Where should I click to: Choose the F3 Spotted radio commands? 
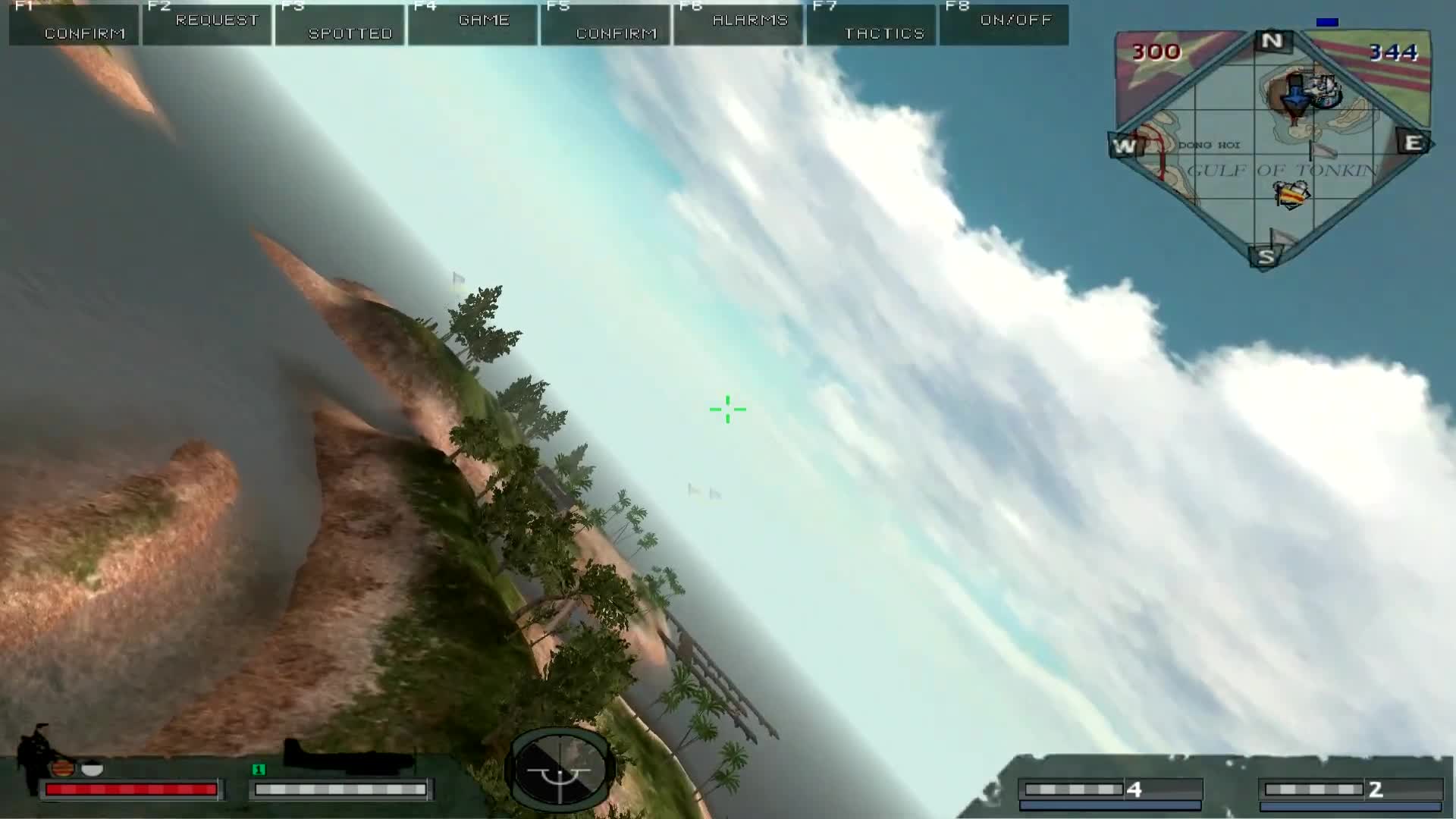tap(340, 24)
